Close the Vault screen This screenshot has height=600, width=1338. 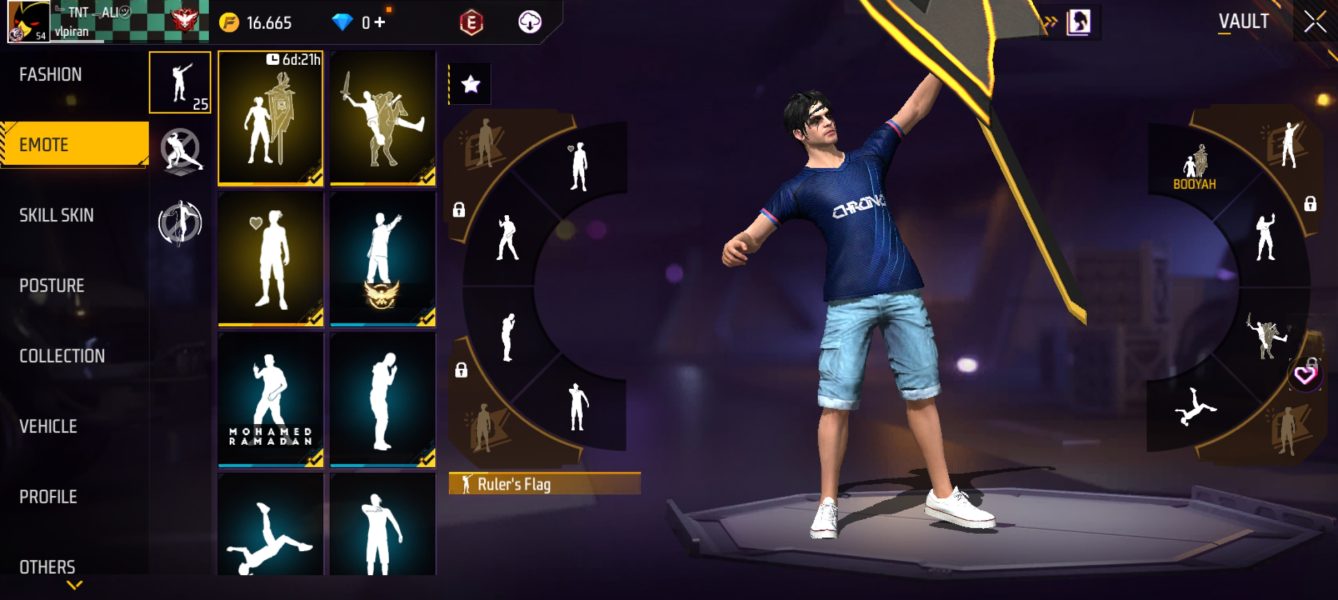click(1315, 22)
